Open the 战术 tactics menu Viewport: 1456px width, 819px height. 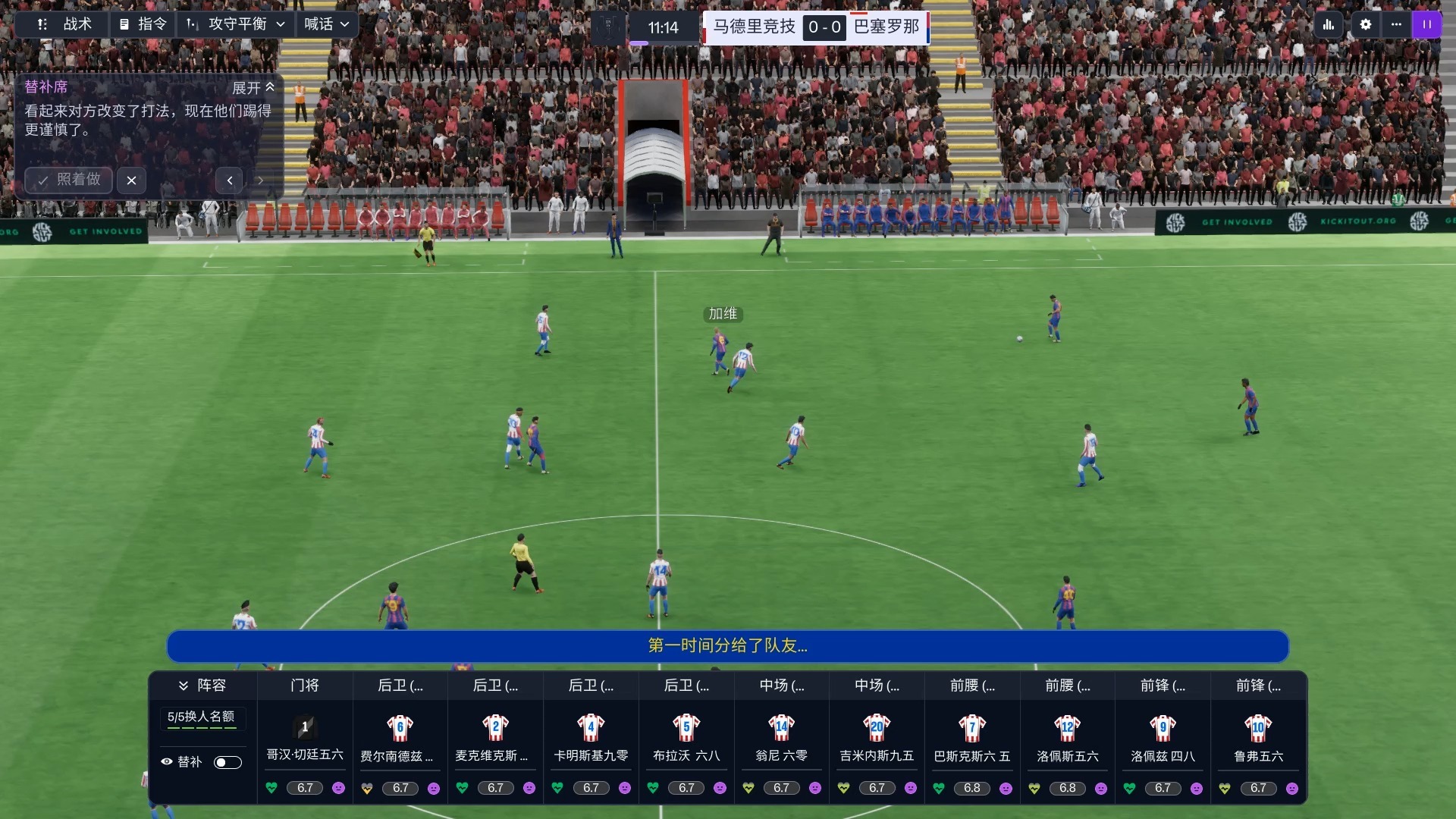65,24
